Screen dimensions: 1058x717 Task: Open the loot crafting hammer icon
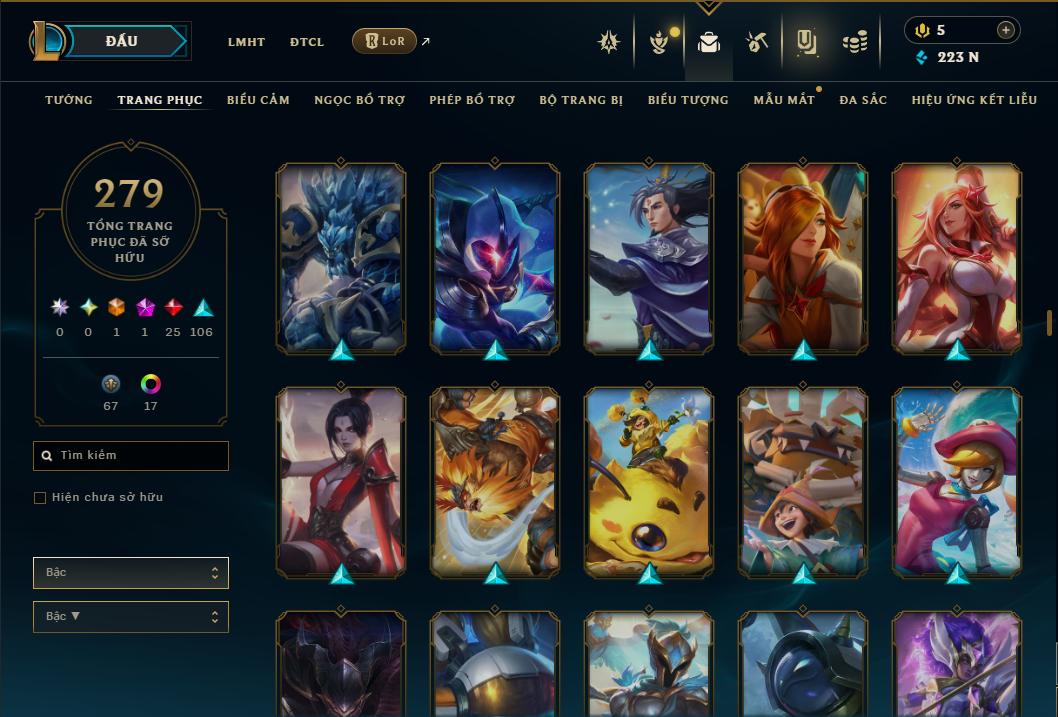point(757,42)
